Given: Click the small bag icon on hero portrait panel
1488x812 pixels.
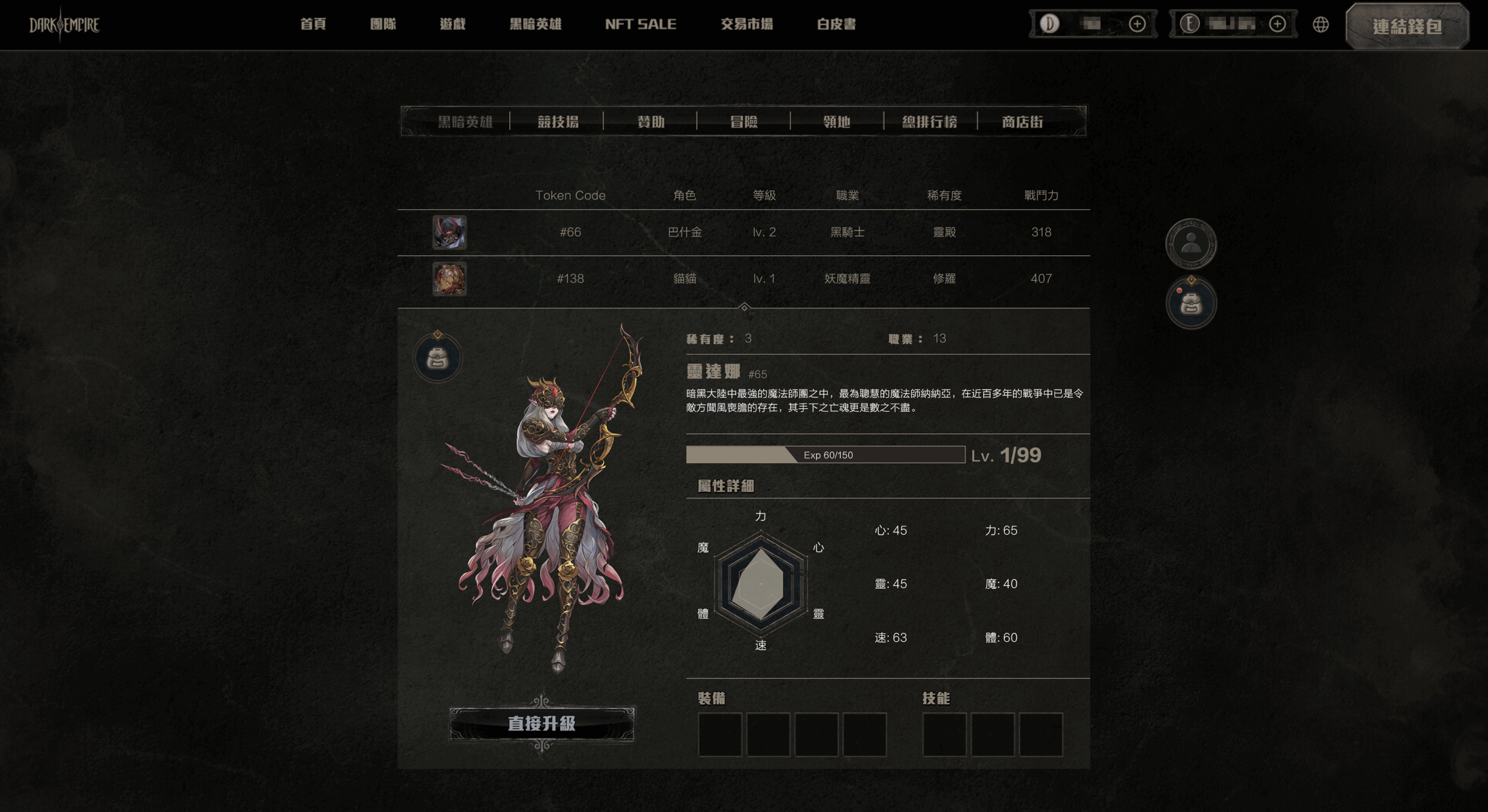Looking at the screenshot, I should point(439,359).
